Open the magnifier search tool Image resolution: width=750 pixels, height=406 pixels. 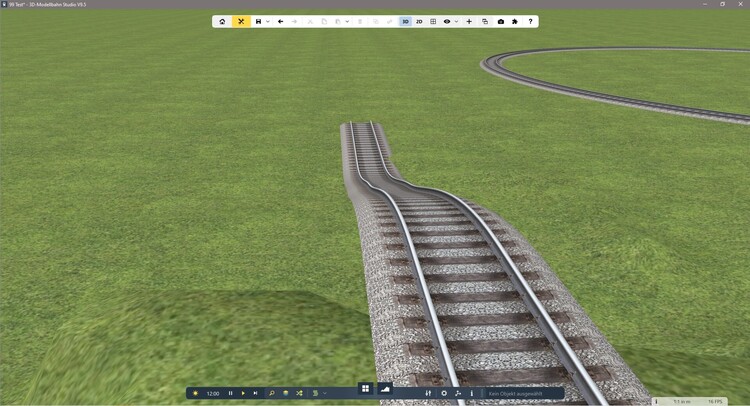pos(271,393)
